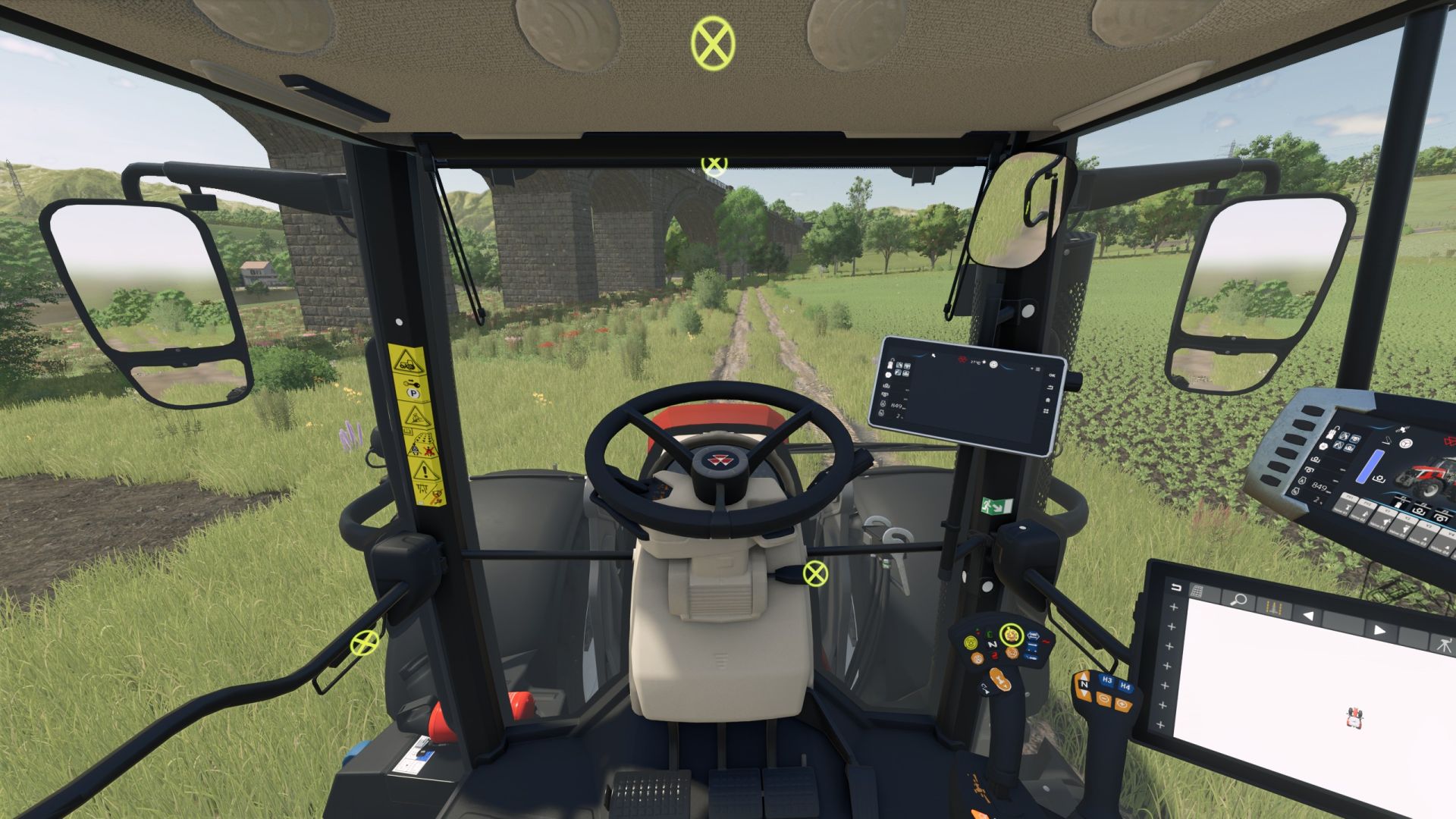
Task: Activate the yellow marker beside the steering column stalk
Action: [815, 574]
